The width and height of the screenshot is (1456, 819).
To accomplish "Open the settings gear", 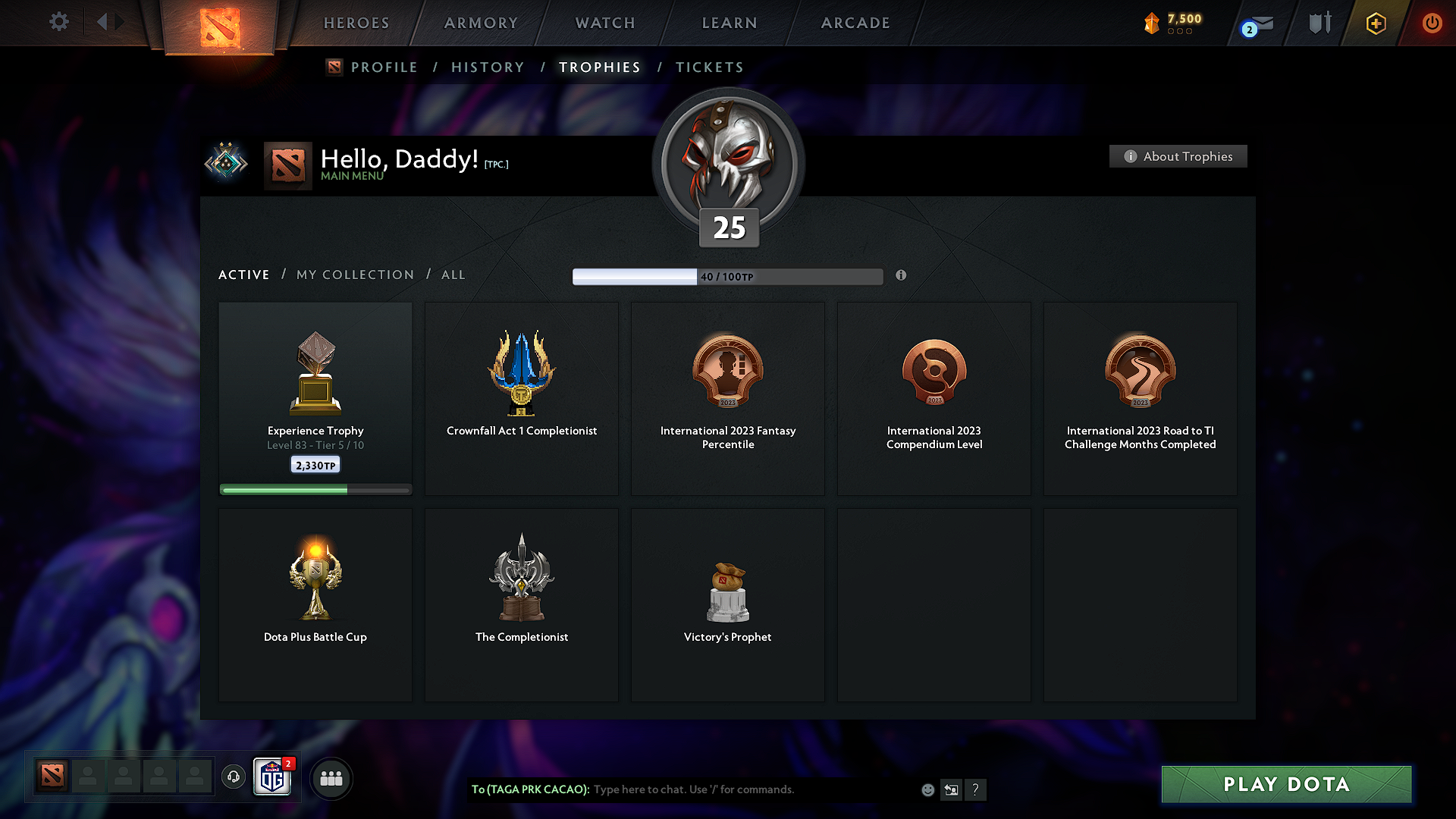I will click(59, 23).
